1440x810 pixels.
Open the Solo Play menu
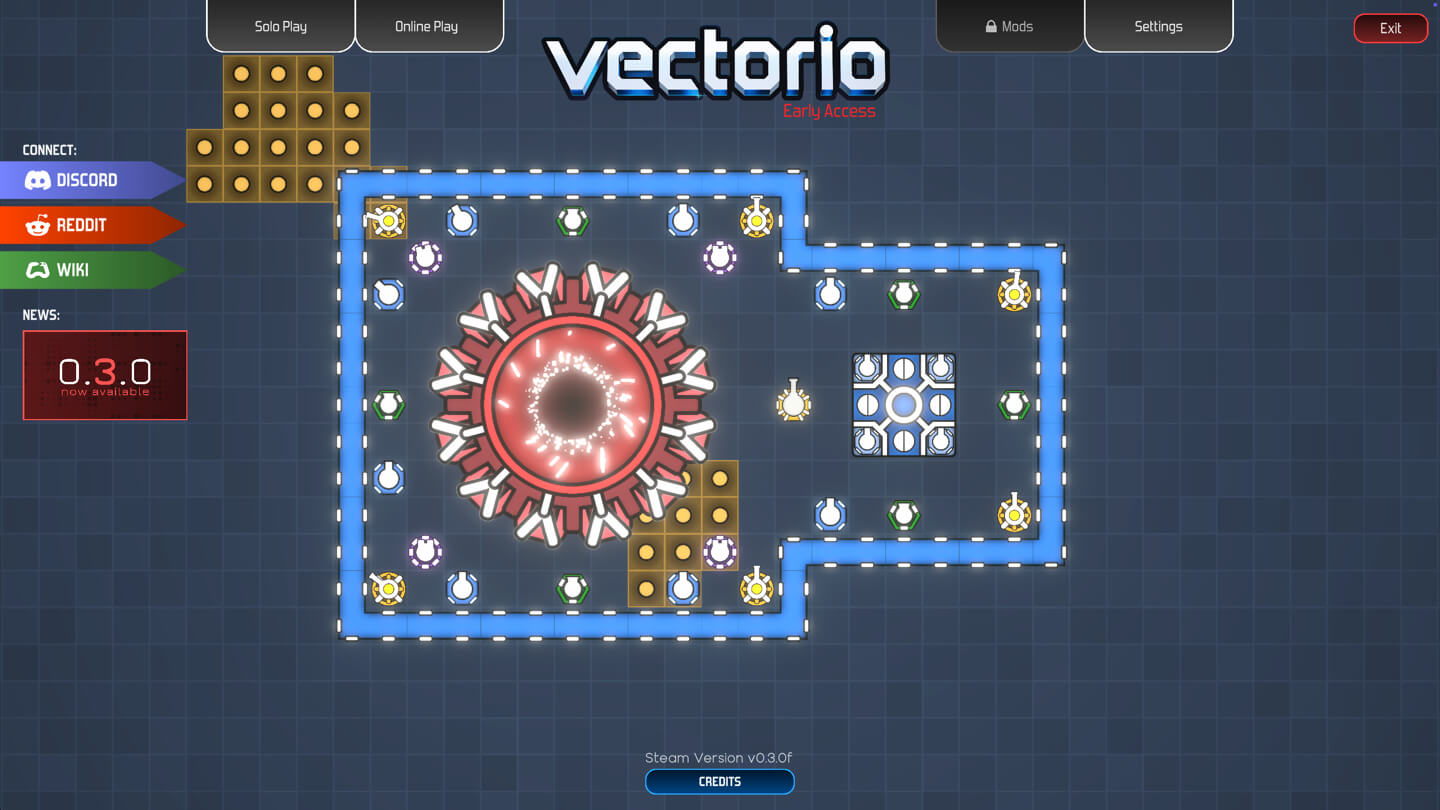[x=280, y=26]
